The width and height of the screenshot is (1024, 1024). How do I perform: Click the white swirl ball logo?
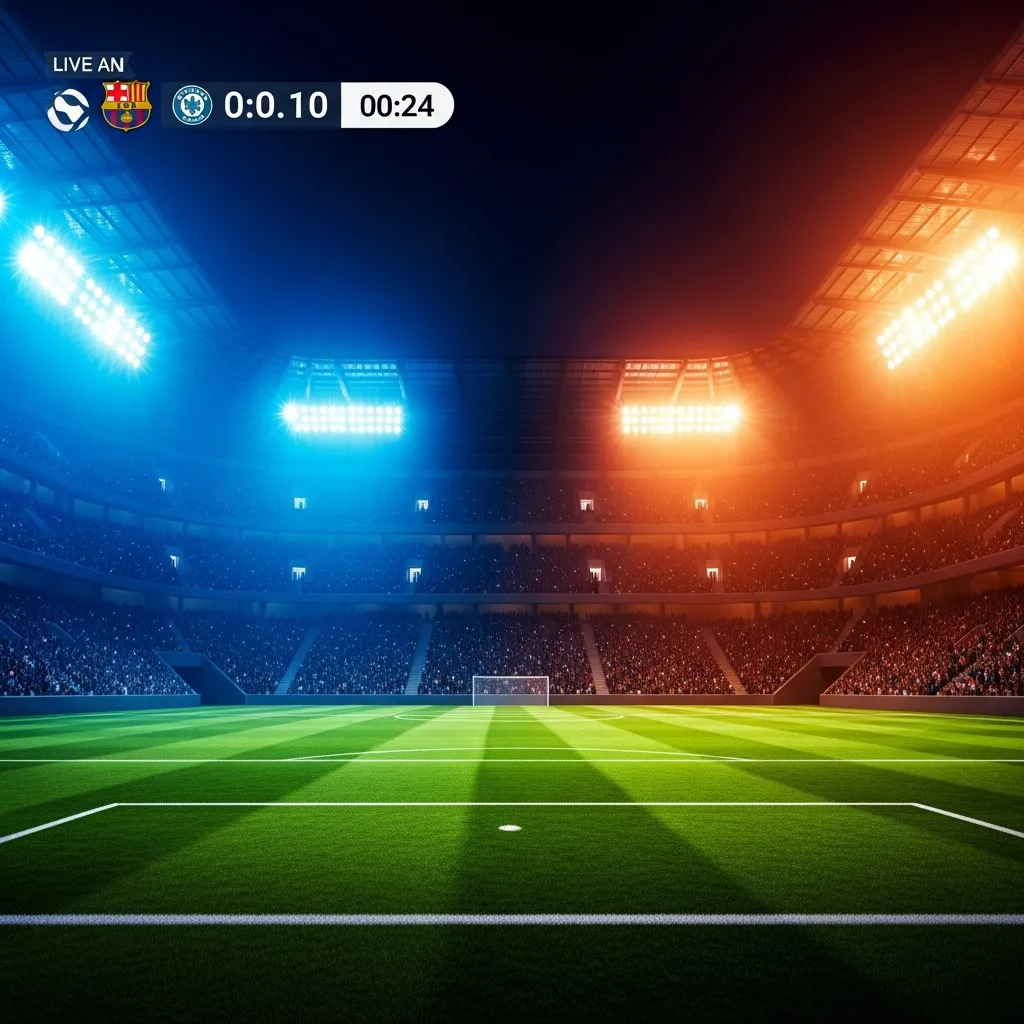click(x=68, y=109)
